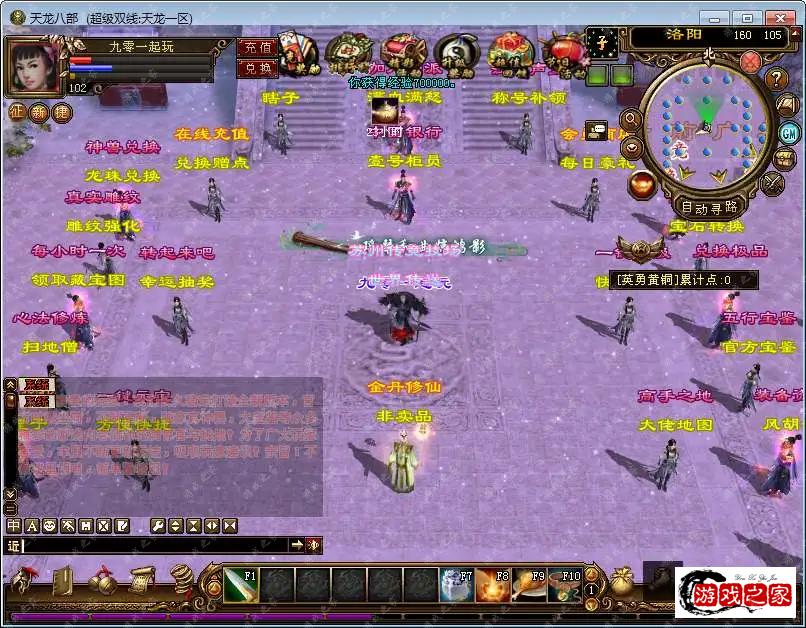This screenshot has width=806, height=628.
Task: Choose the round 捷 shortcut button
Action: point(62,112)
